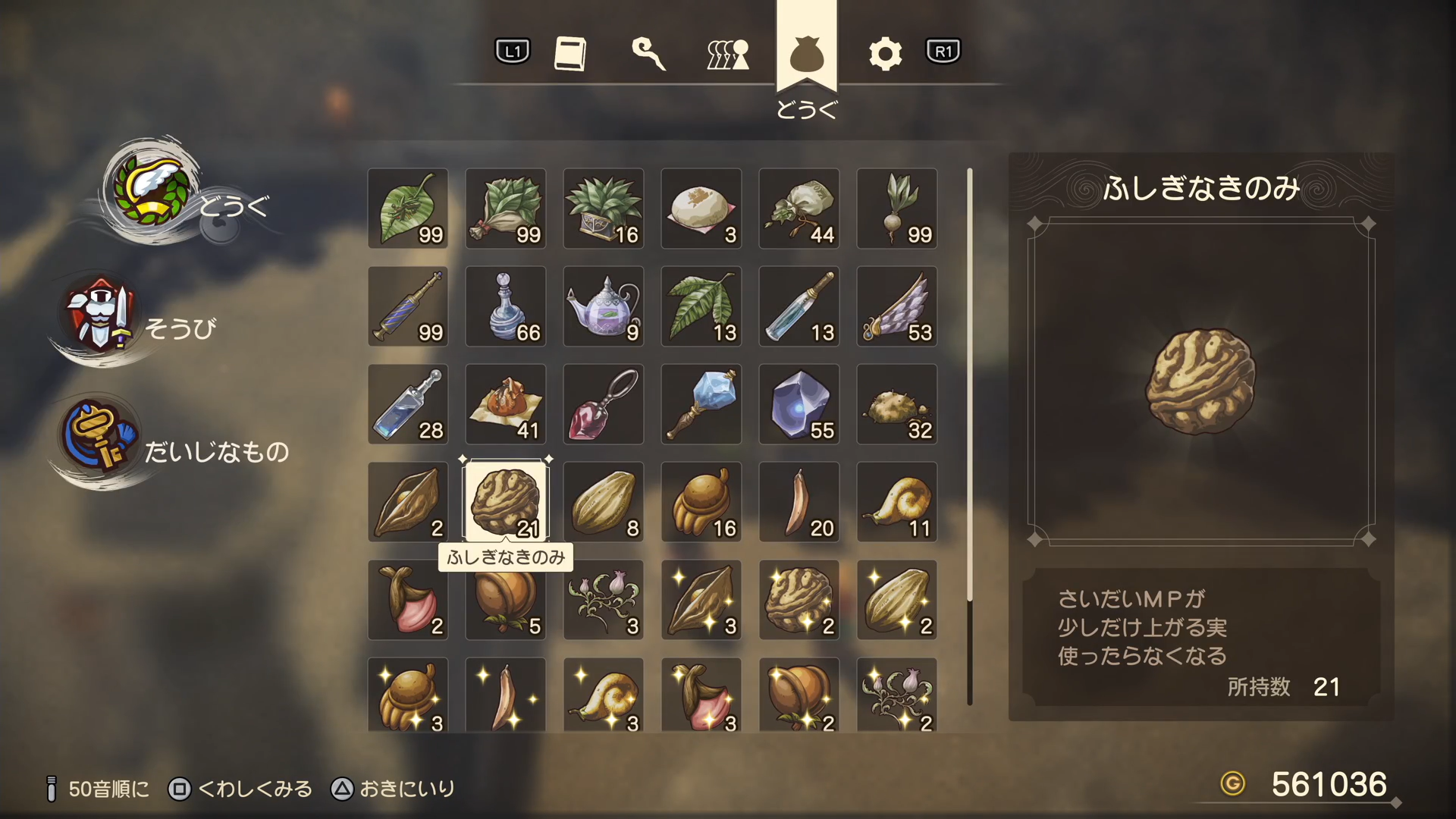Select the round blue flask with 66
1456x819 pixels.
506,306
